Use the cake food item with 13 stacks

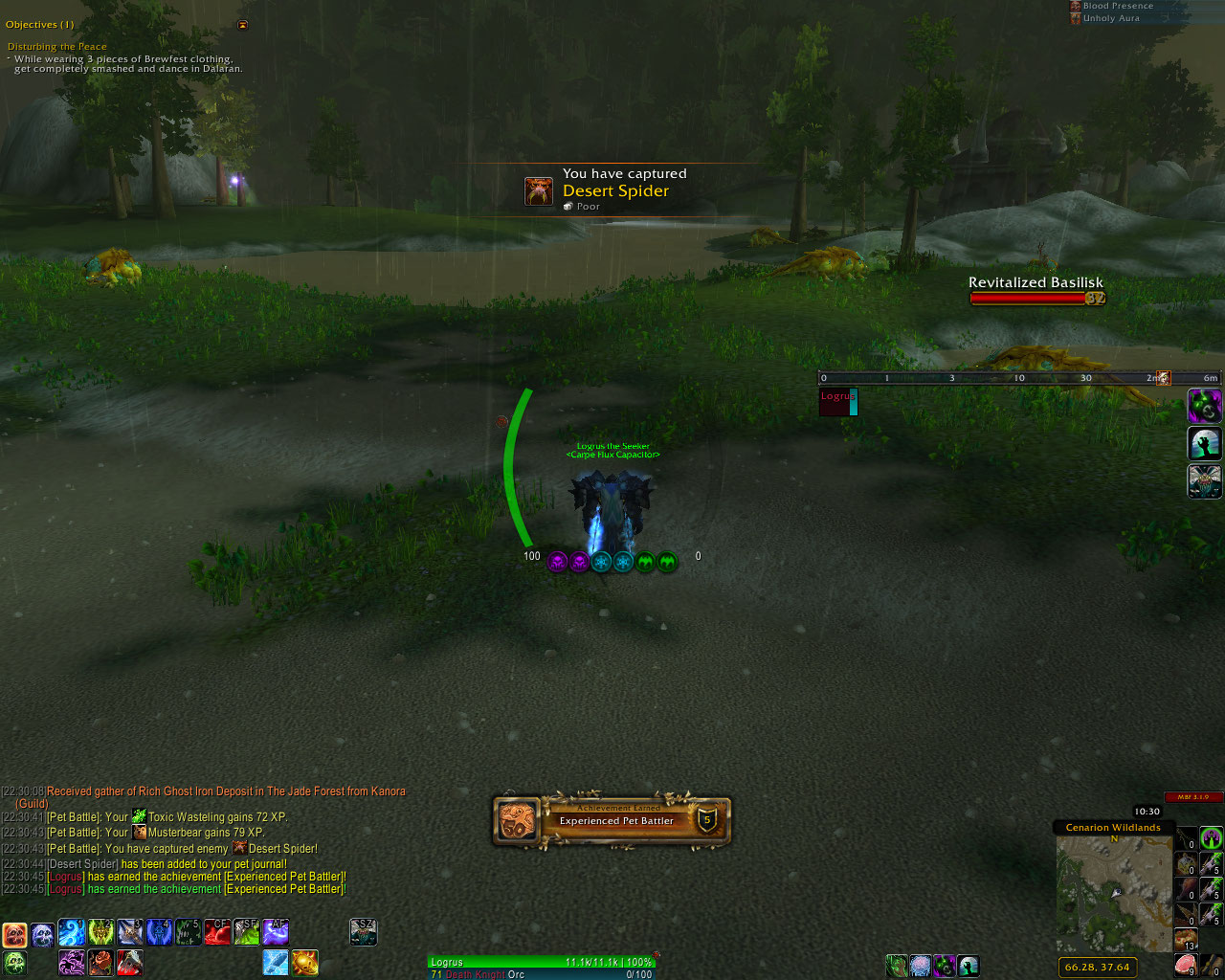point(1187,939)
